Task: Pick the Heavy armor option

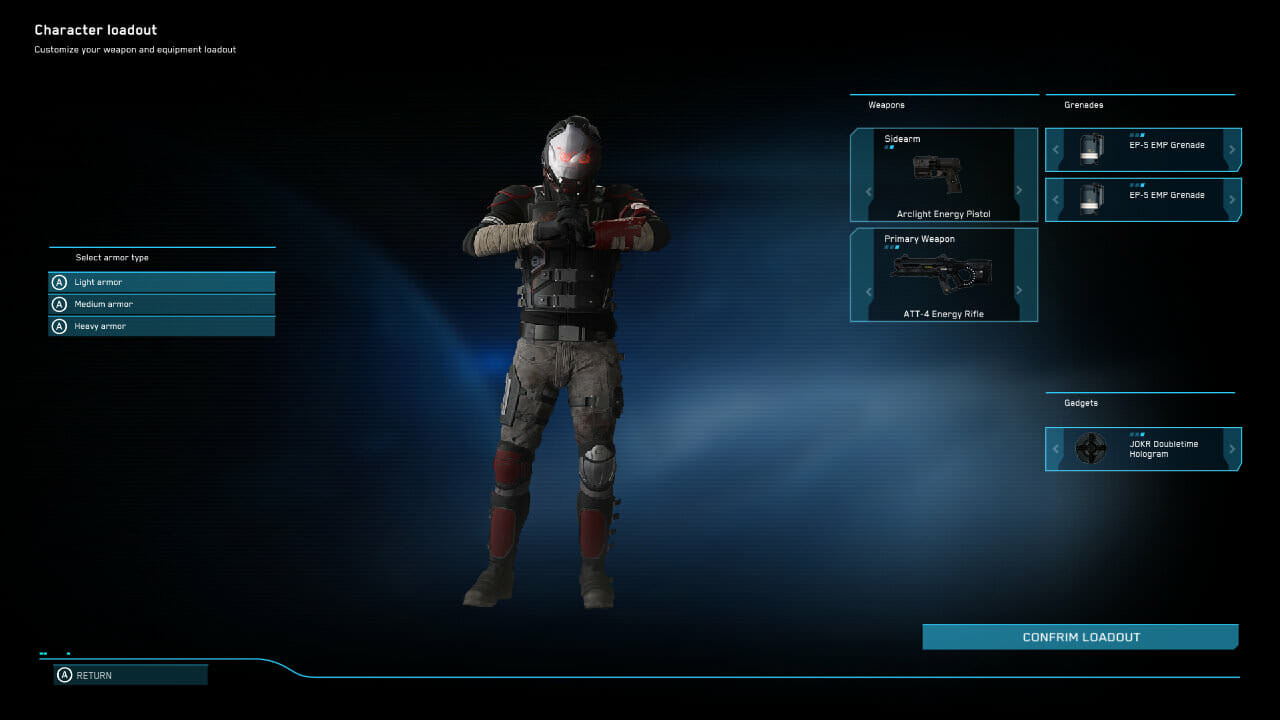Action: pos(161,326)
